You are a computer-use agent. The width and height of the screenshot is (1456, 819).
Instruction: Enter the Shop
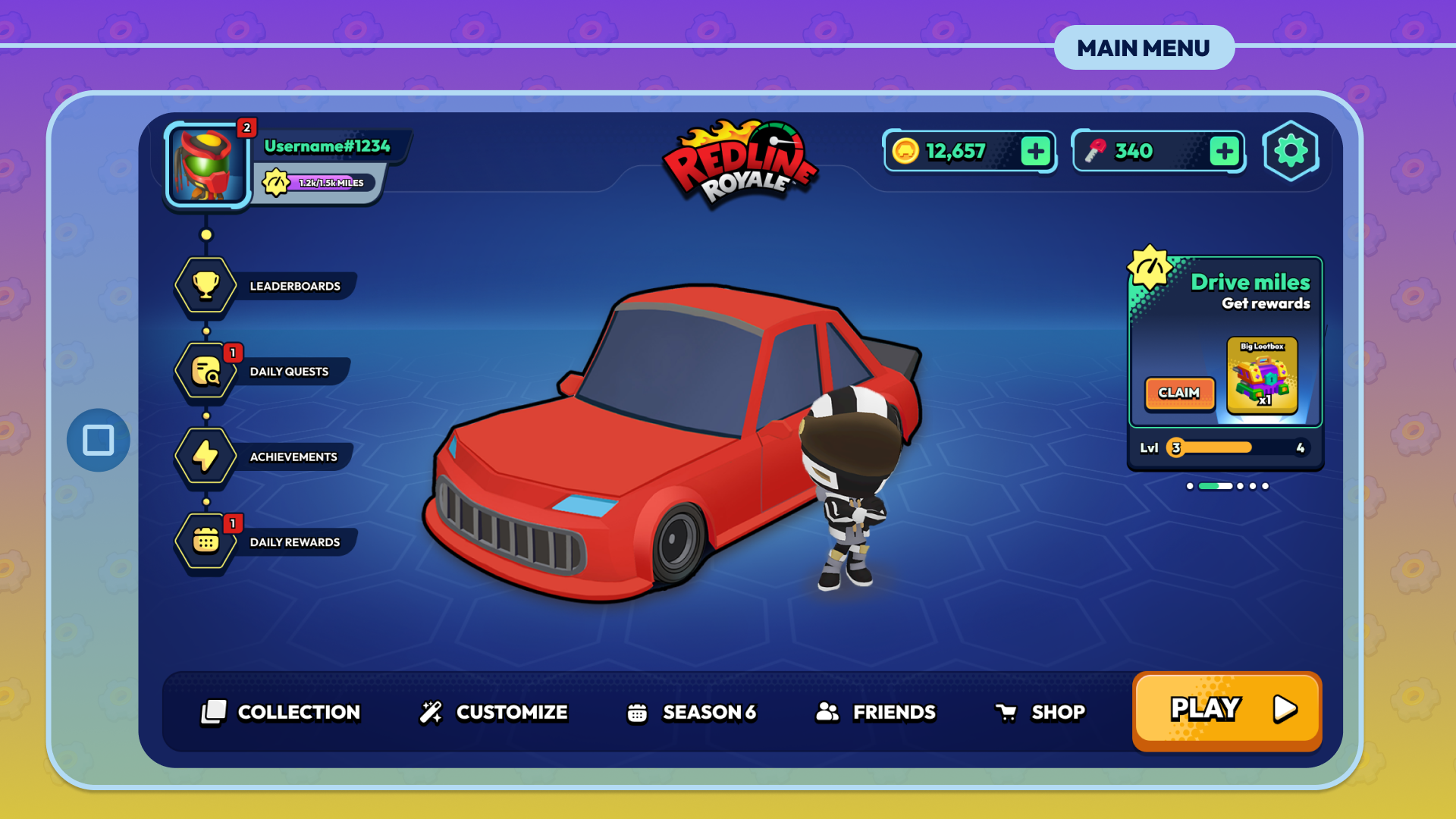(x=1040, y=712)
